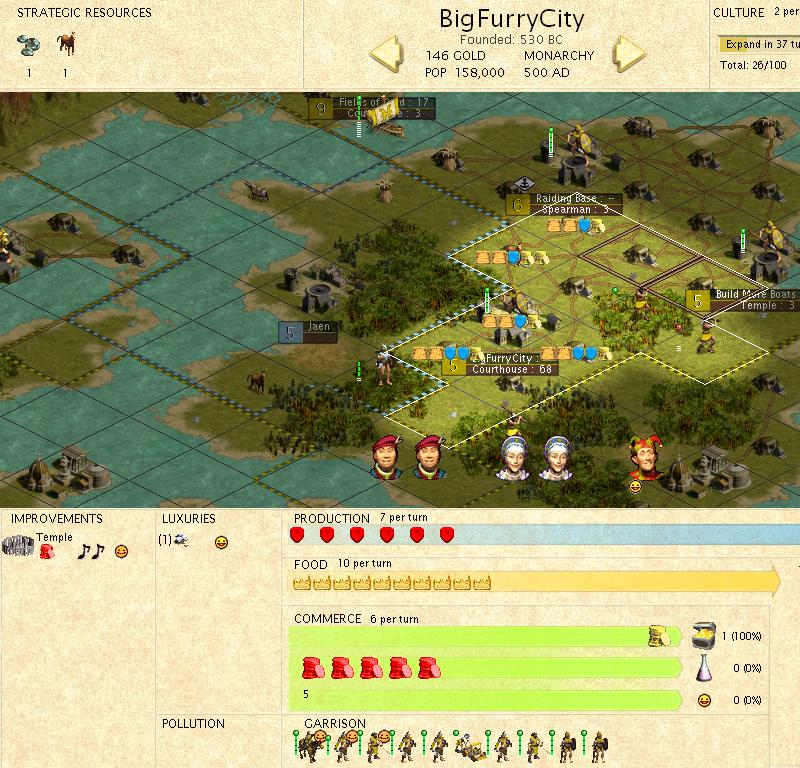Click the culture expansion progress bar

(x=758, y=44)
